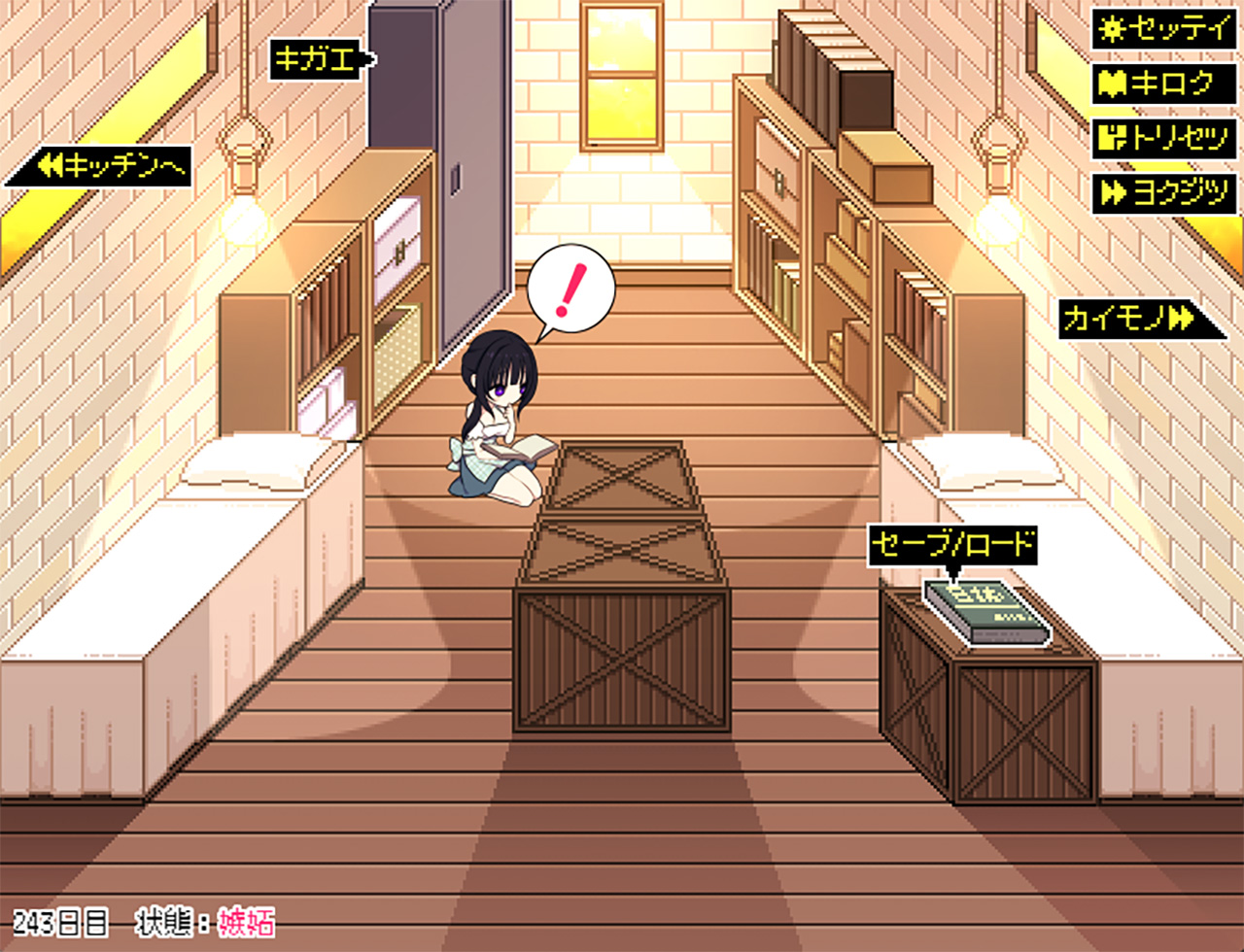Open the キロク record log
This screenshot has width=1244, height=952.
click(x=1163, y=84)
